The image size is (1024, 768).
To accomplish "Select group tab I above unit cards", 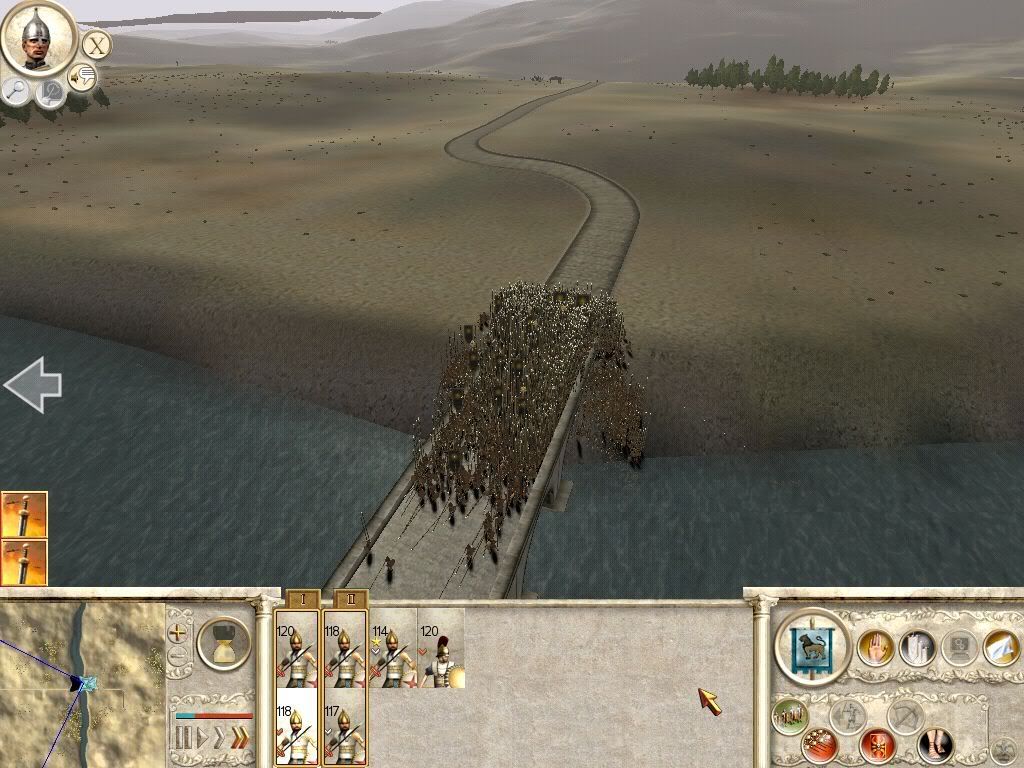I will (x=302, y=599).
